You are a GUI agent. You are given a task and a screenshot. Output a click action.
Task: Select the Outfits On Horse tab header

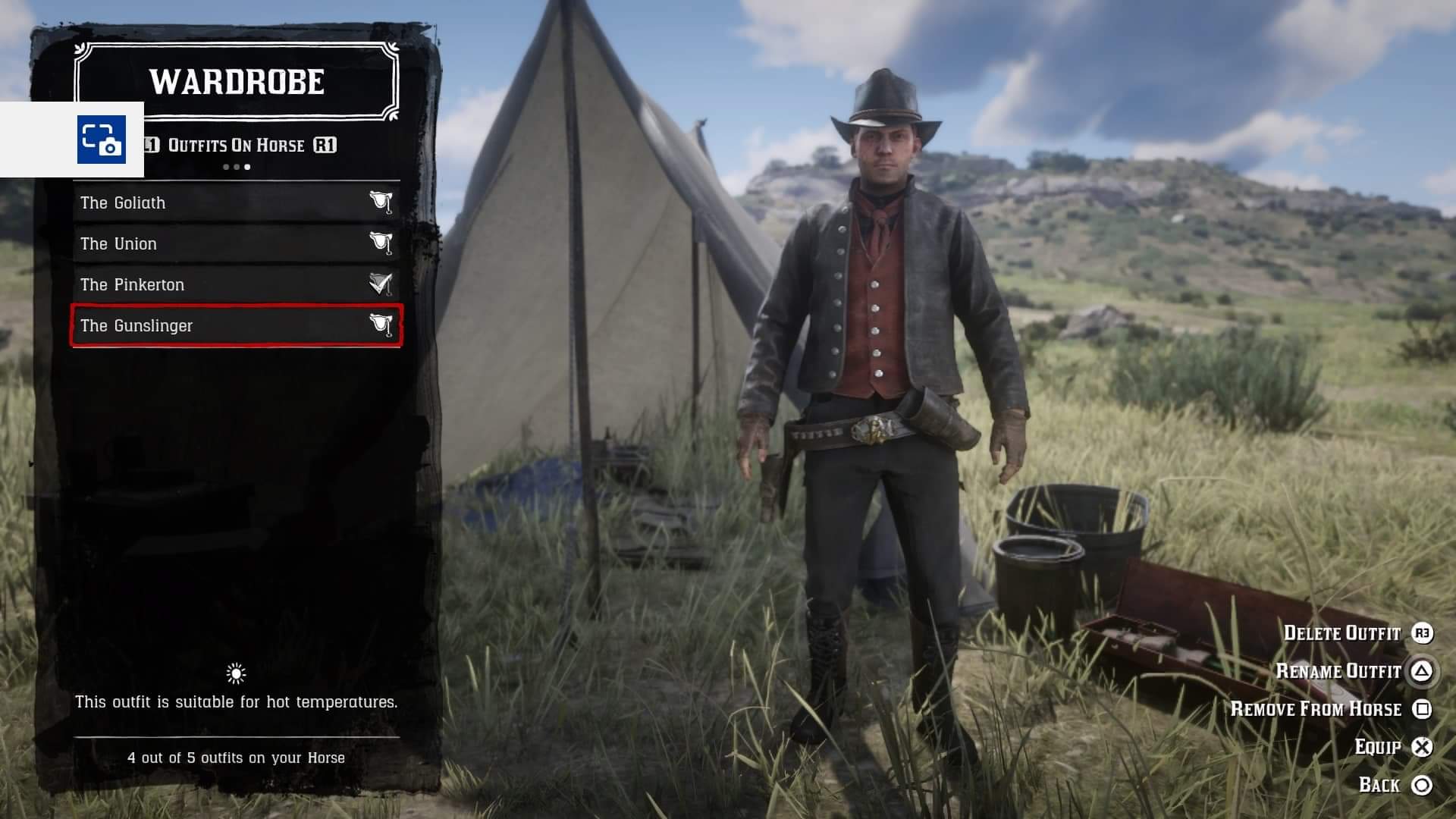click(x=236, y=145)
